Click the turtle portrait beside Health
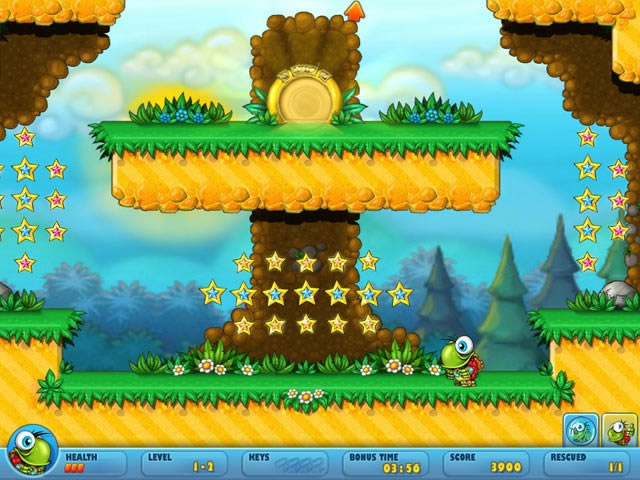This screenshot has width=640, height=480. tap(30, 450)
